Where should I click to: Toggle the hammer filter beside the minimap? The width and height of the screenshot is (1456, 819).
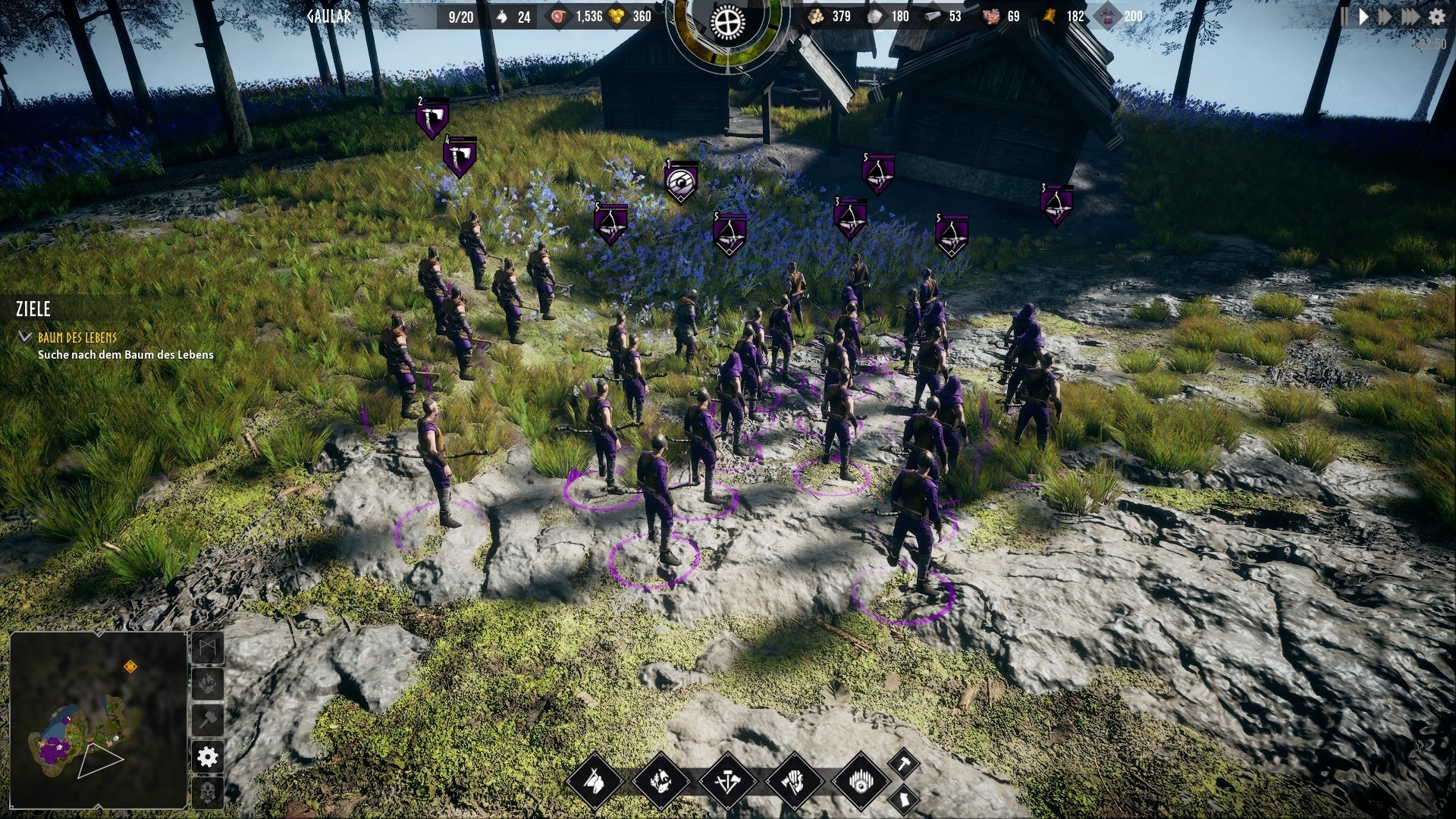tap(208, 719)
